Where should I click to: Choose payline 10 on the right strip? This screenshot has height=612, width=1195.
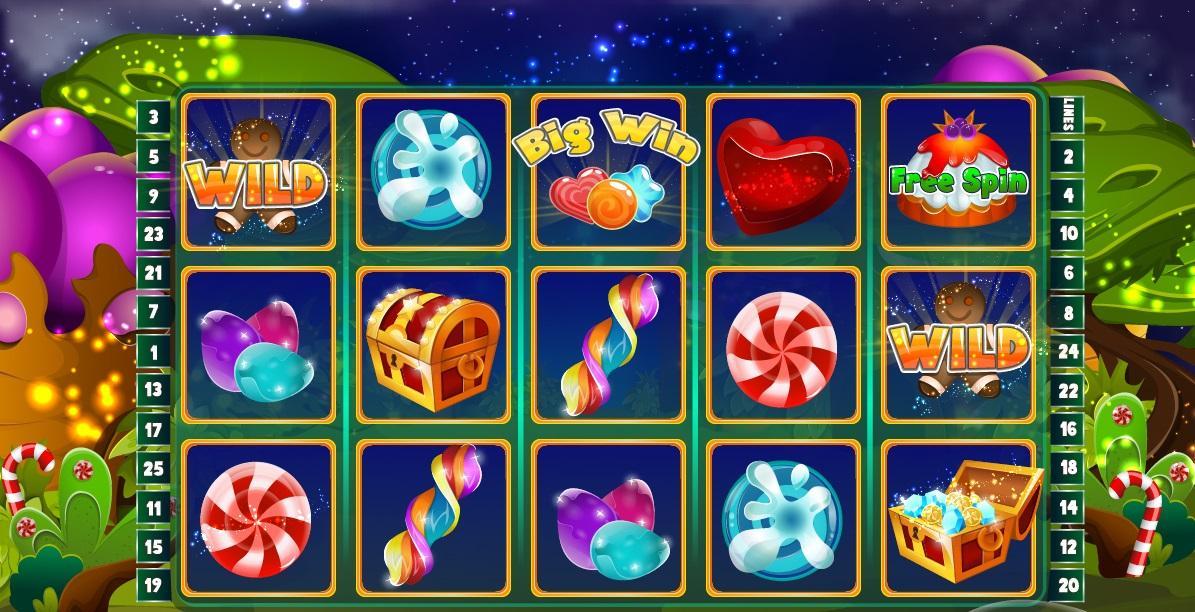[1068, 234]
